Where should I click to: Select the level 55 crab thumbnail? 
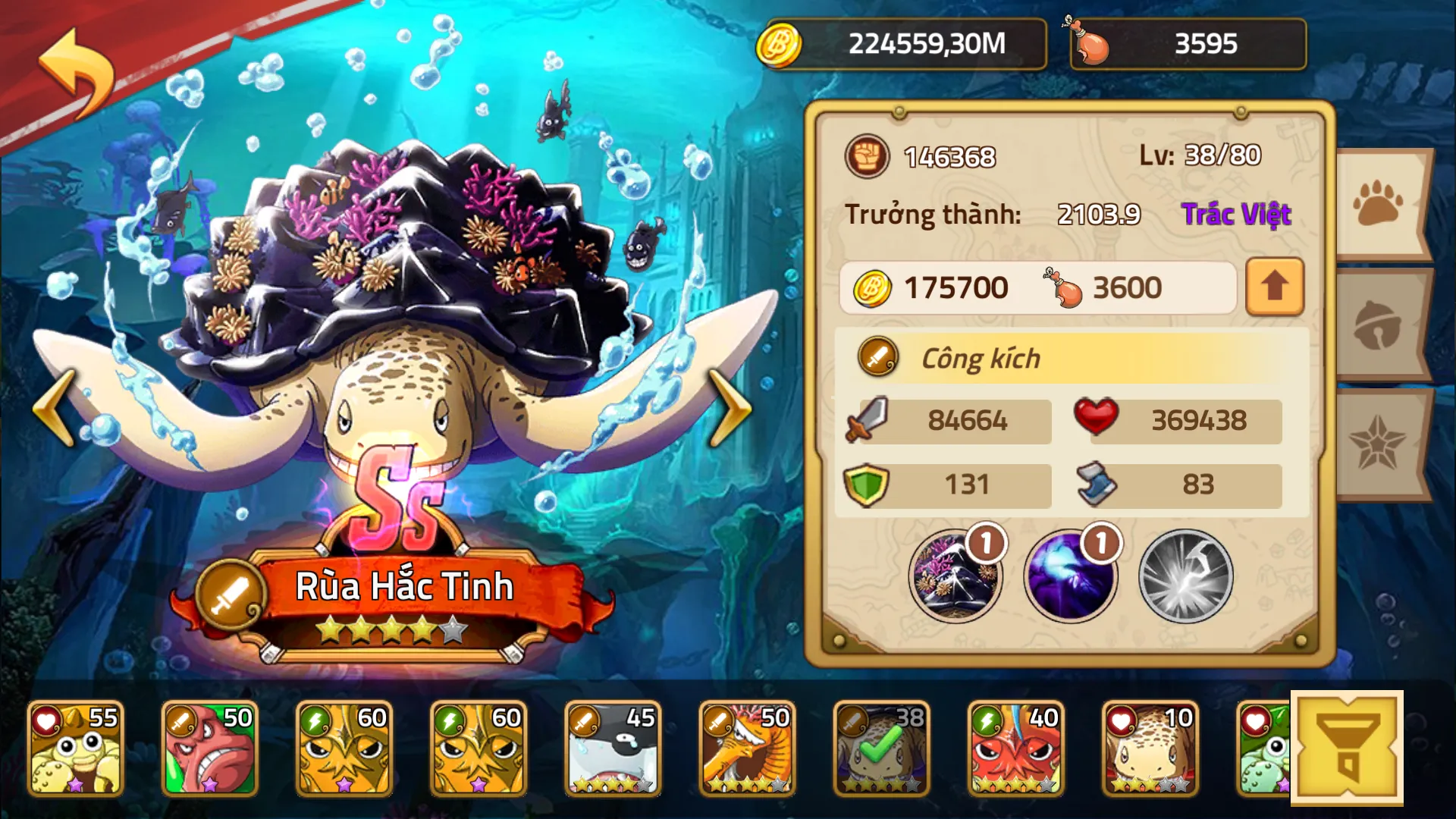[76, 747]
